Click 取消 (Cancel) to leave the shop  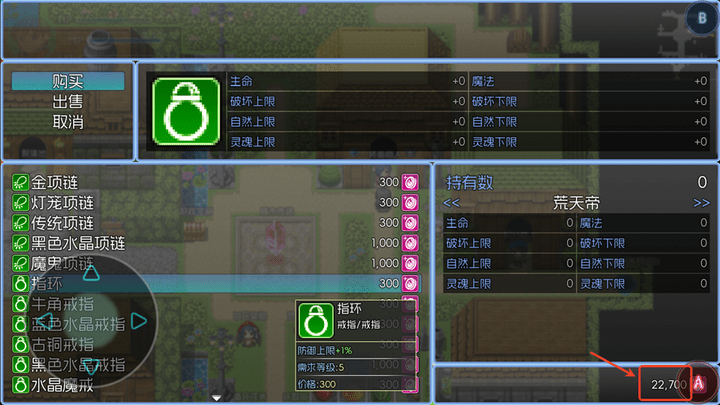tap(68, 121)
